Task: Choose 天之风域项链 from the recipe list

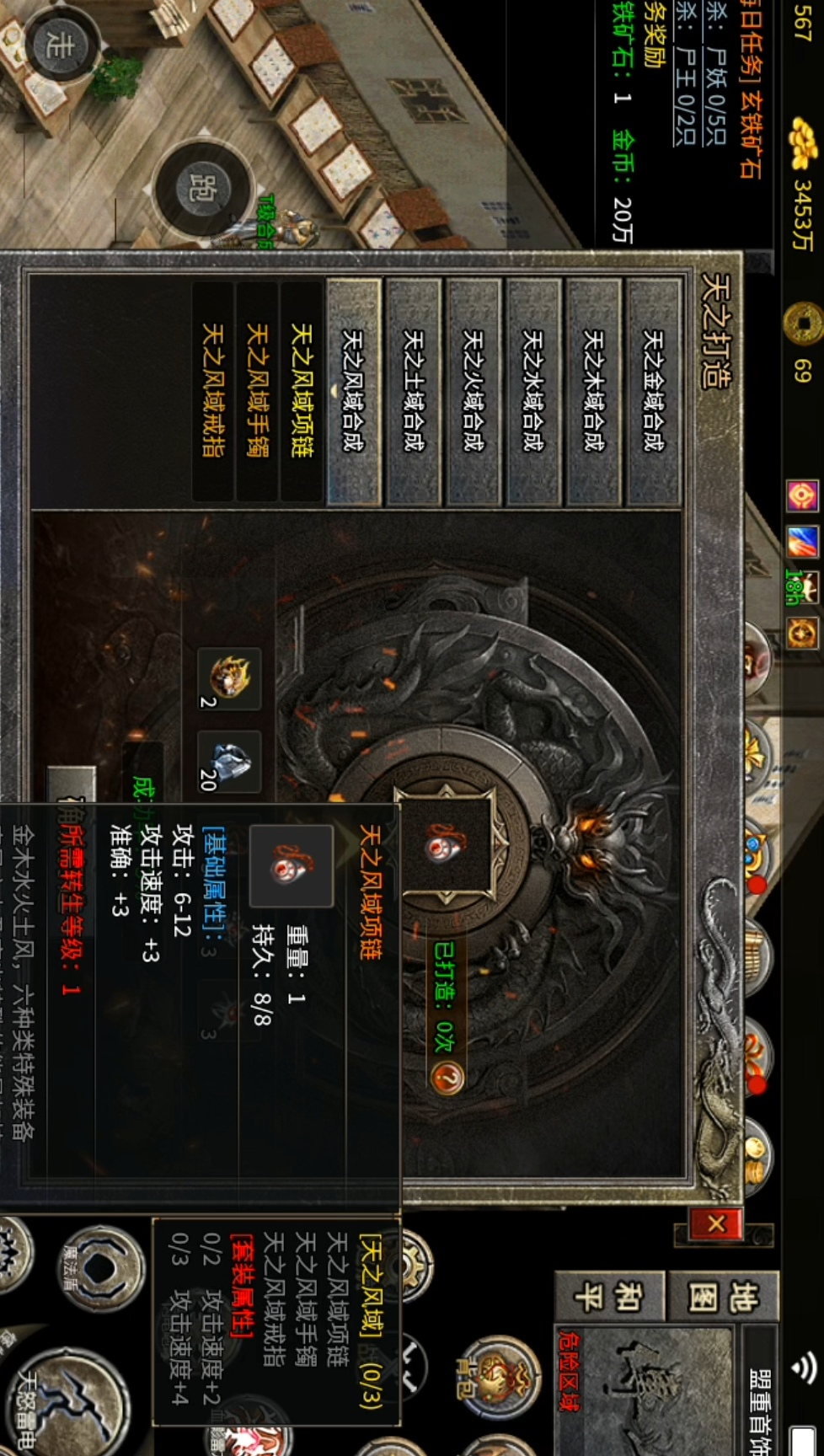Action: (x=302, y=391)
